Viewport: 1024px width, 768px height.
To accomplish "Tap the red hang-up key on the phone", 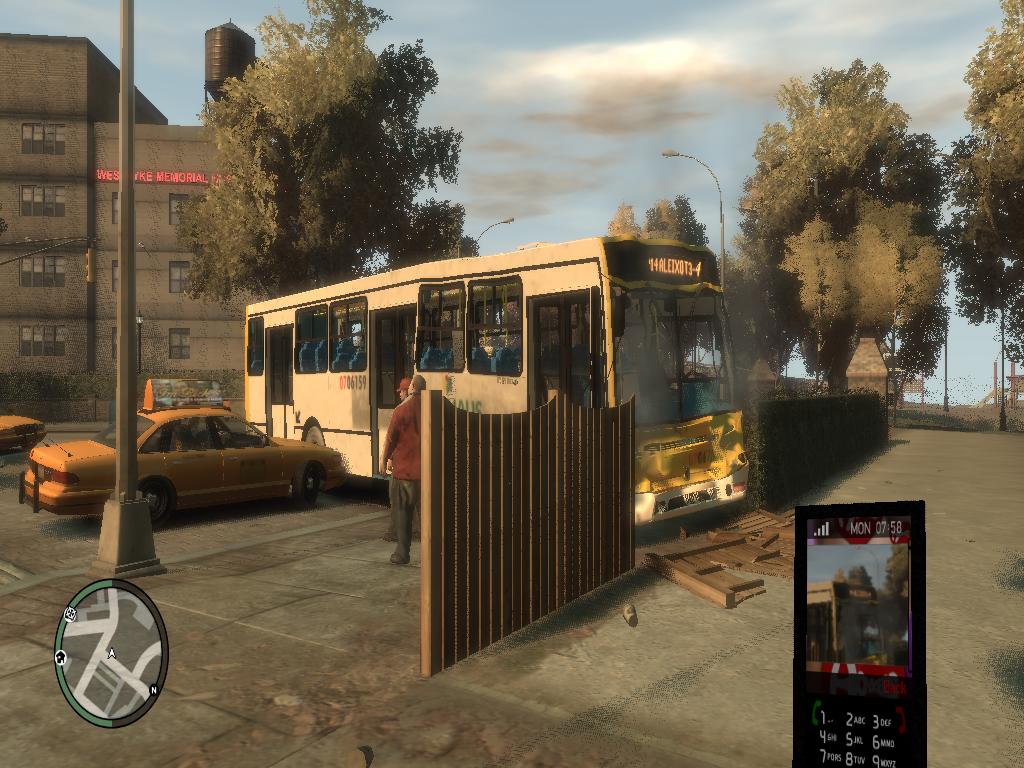I will click(x=900, y=718).
